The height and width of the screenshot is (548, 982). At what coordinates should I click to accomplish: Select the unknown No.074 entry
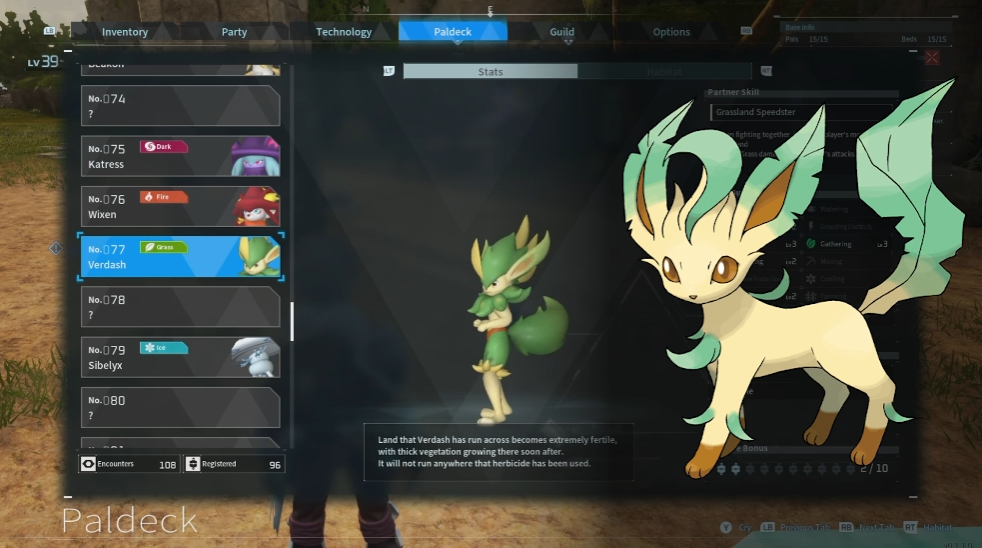tap(180, 106)
